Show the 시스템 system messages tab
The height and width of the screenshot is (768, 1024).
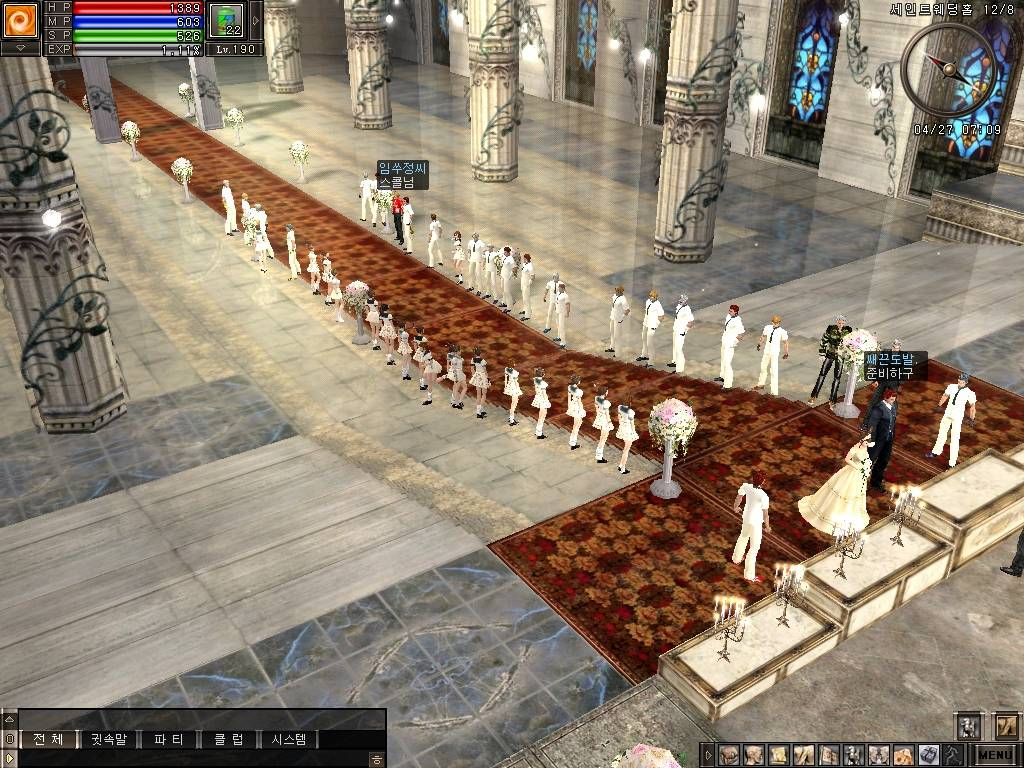click(289, 740)
